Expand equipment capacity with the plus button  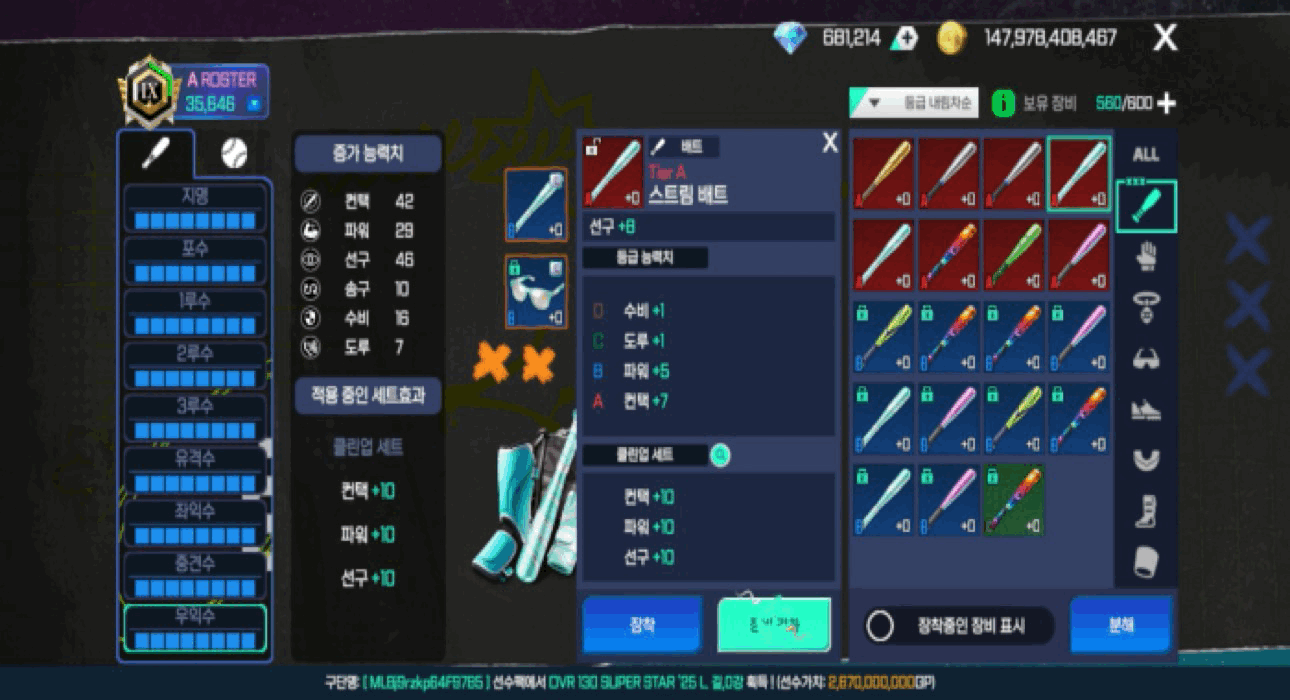click(1166, 103)
